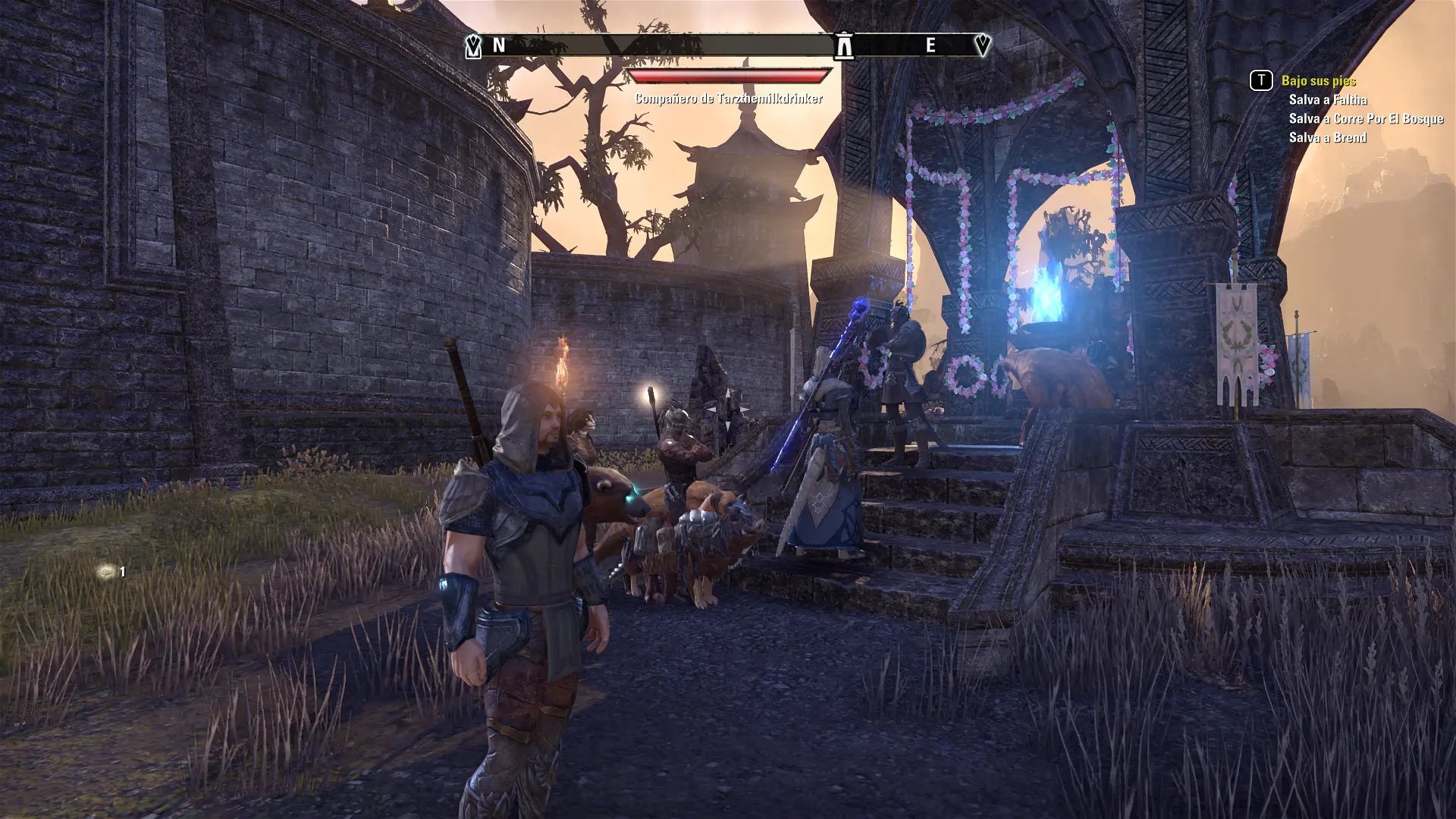The width and height of the screenshot is (1456, 819).
Task: Click the "Salva a Faltha" objective
Action: click(1328, 99)
